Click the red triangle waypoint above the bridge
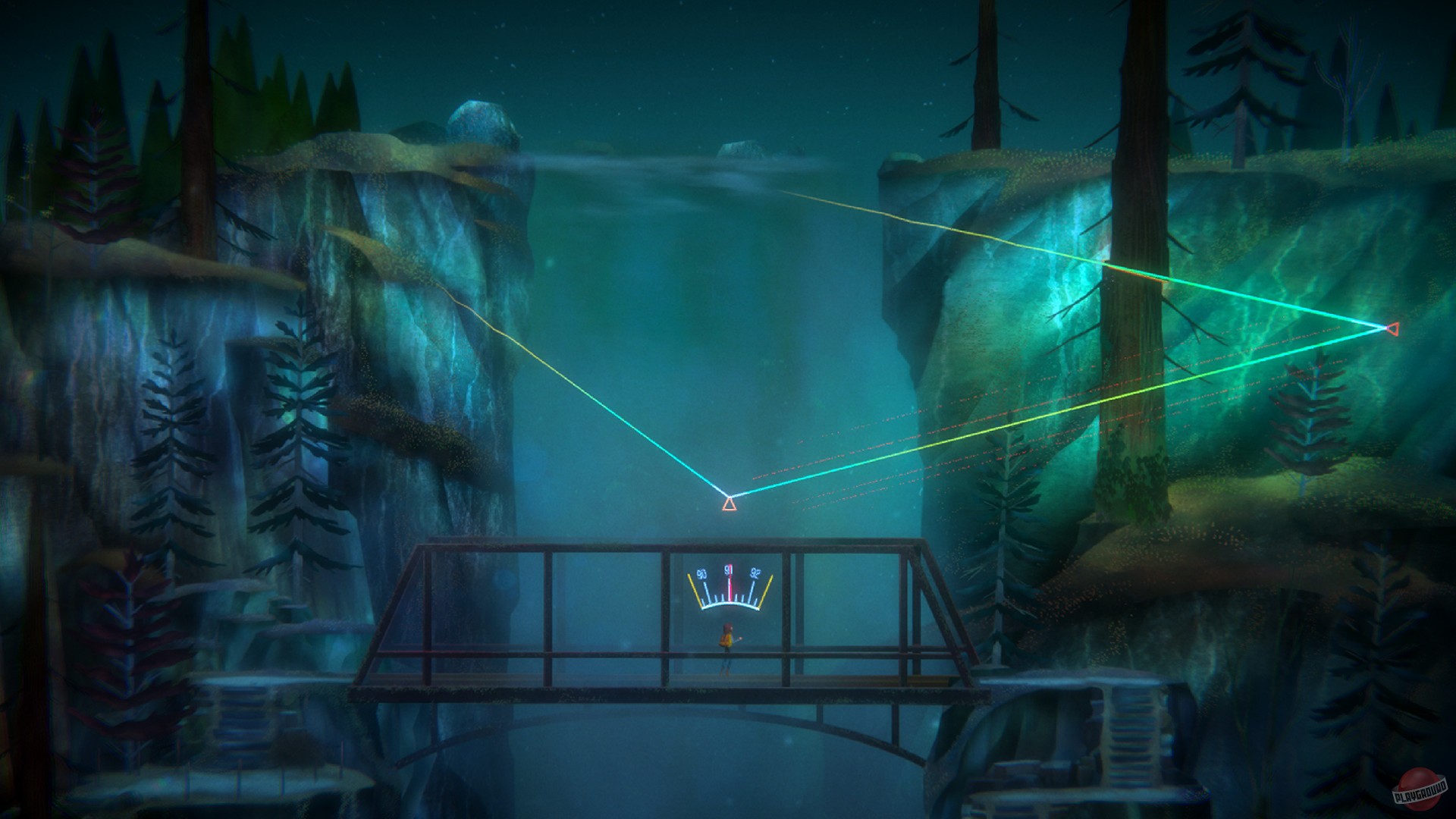The width and height of the screenshot is (1456, 819). coord(728,504)
